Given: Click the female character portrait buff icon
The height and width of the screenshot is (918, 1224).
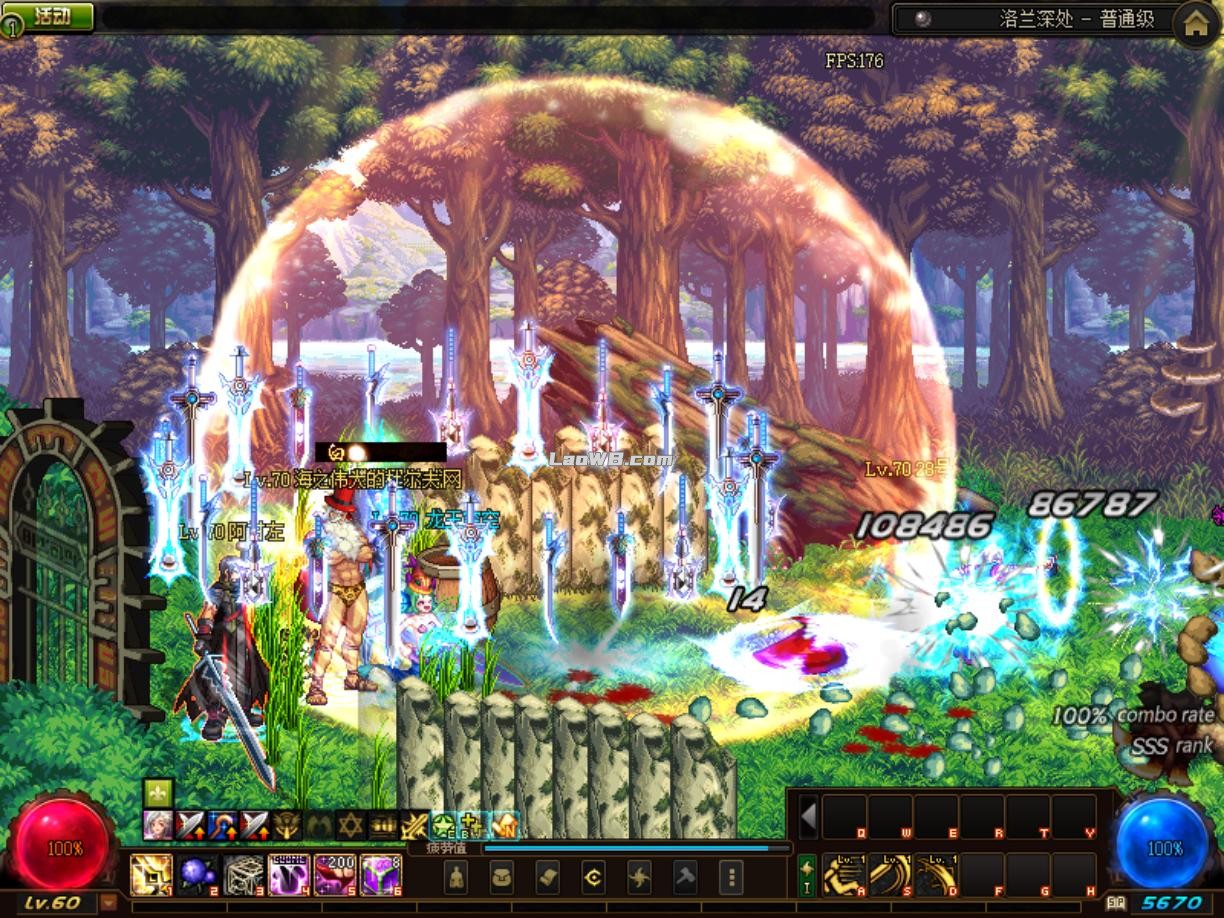Looking at the screenshot, I should [x=158, y=824].
